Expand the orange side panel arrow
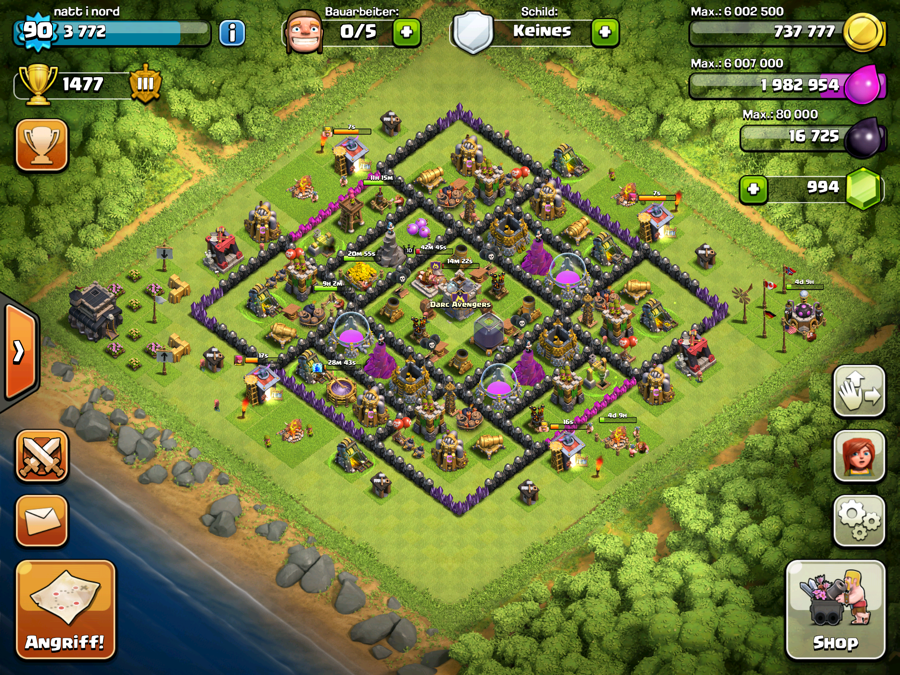Screen dimensions: 900x675 (x=20, y=350)
